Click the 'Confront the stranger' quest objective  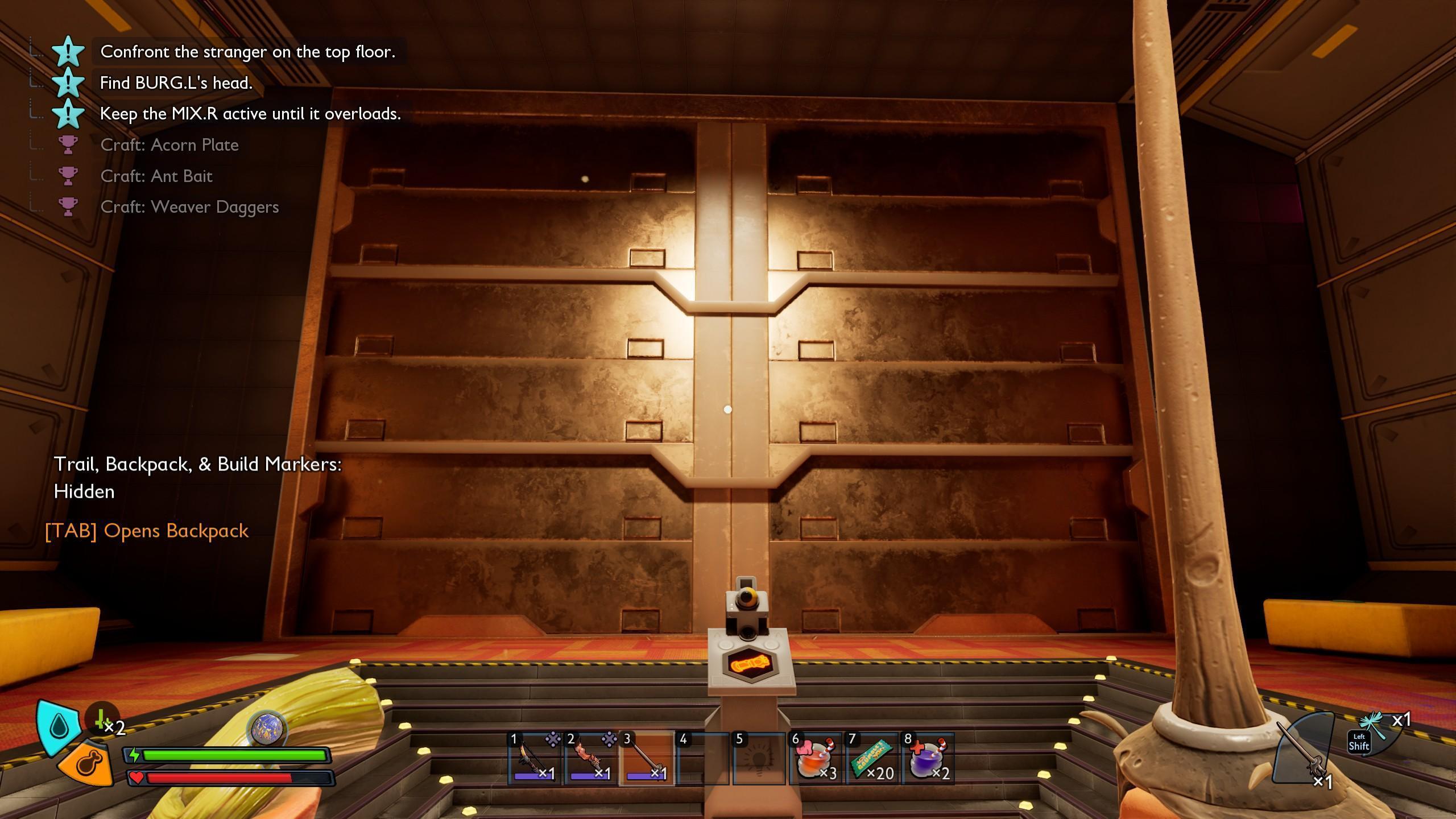tap(247, 52)
